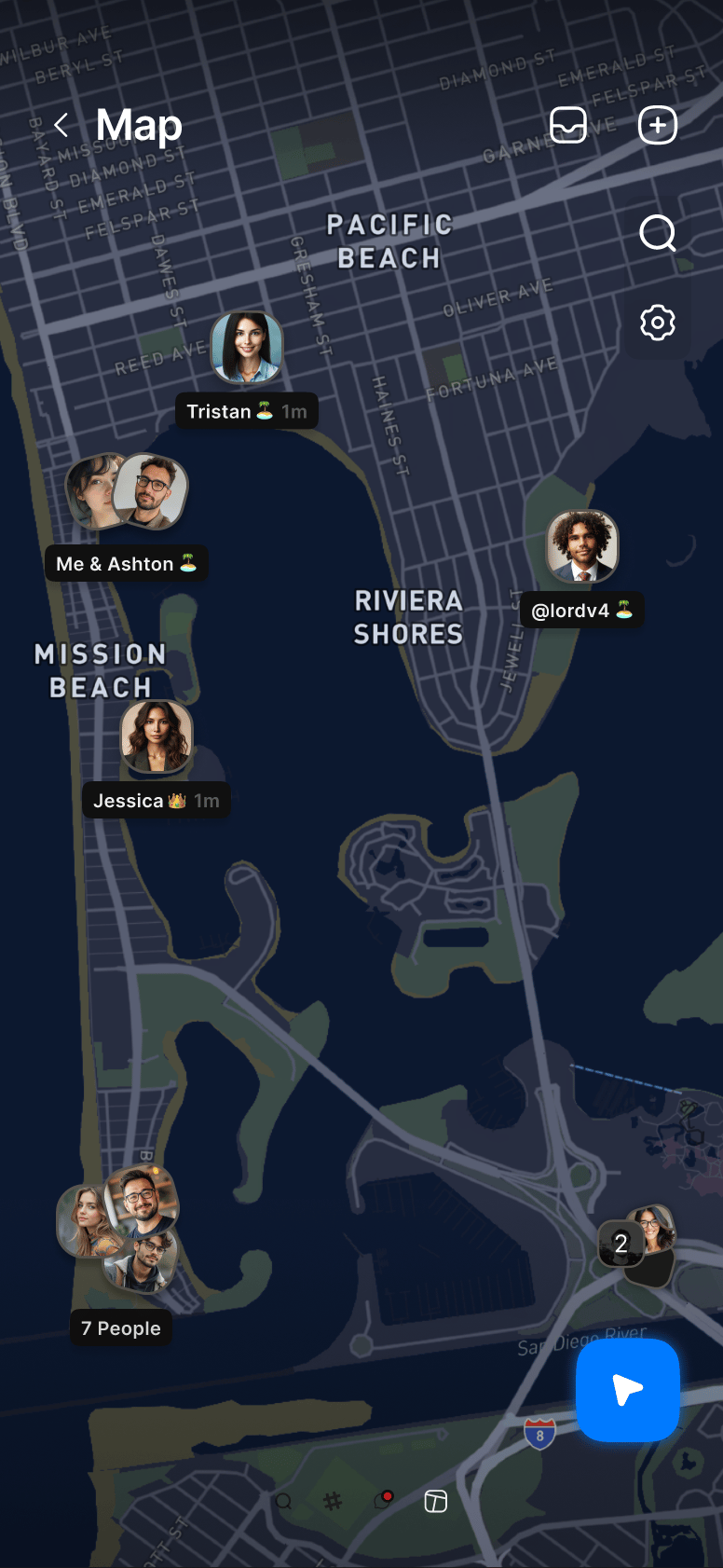Go back using the arrow beside Map
Screen dimensions: 723x1568
pos(61,125)
